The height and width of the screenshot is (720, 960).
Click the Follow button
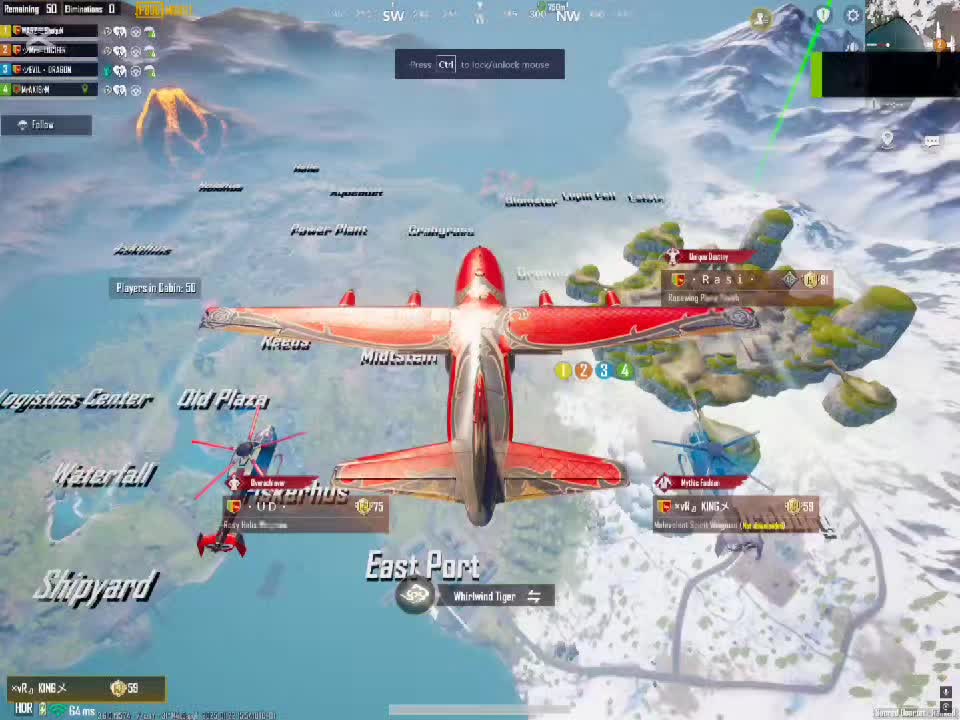(46, 125)
